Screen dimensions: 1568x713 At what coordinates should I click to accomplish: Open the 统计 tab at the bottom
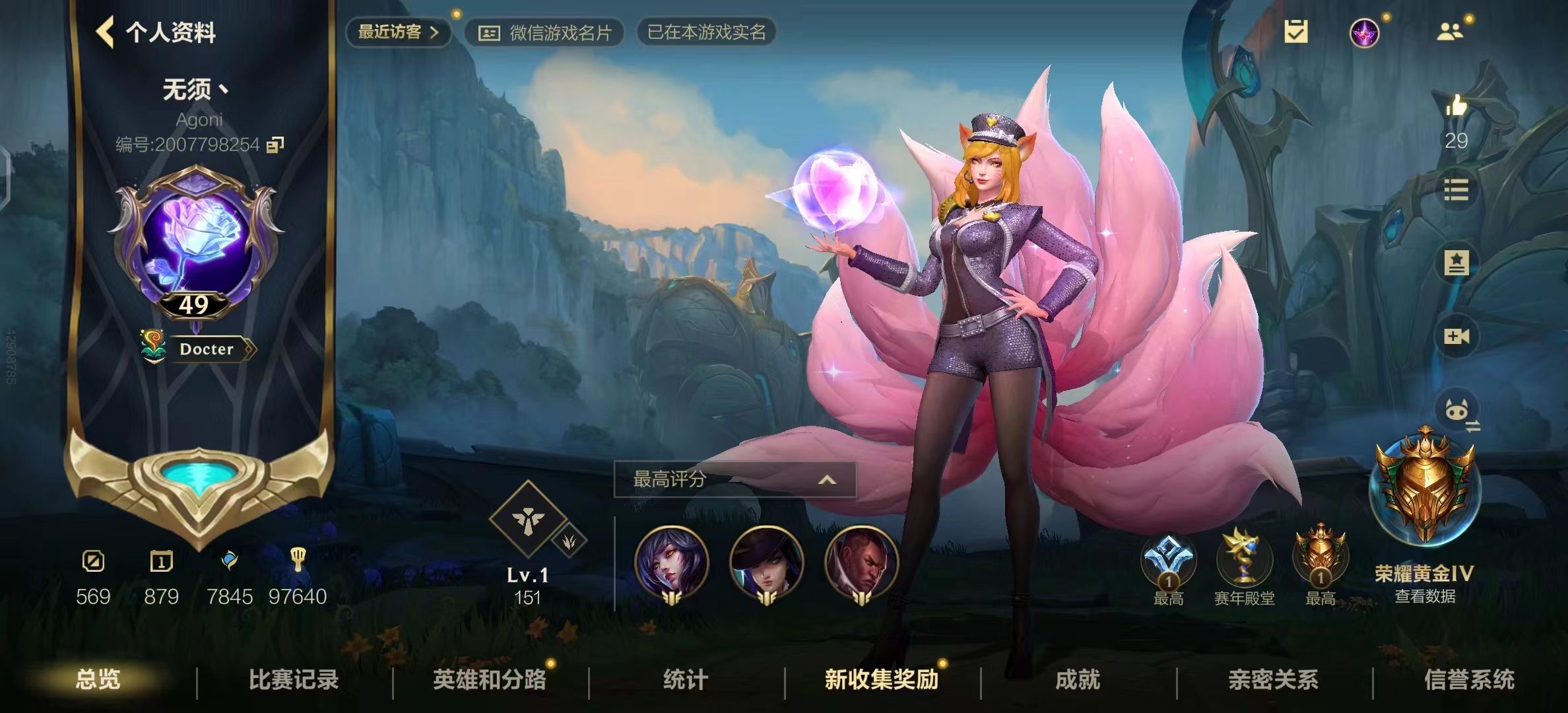click(x=684, y=681)
